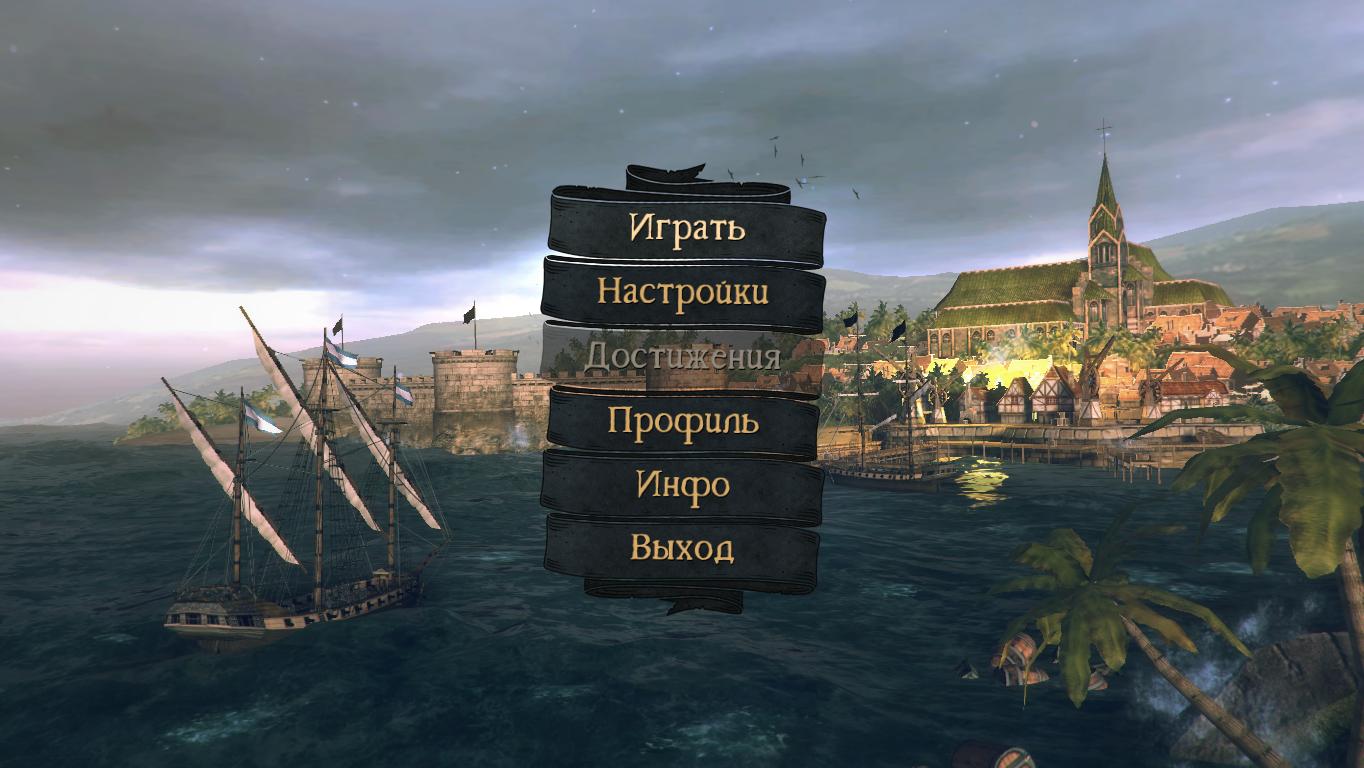Start the game with Играть
Image resolution: width=1364 pixels, height=768 pixels.
point(687,228)
